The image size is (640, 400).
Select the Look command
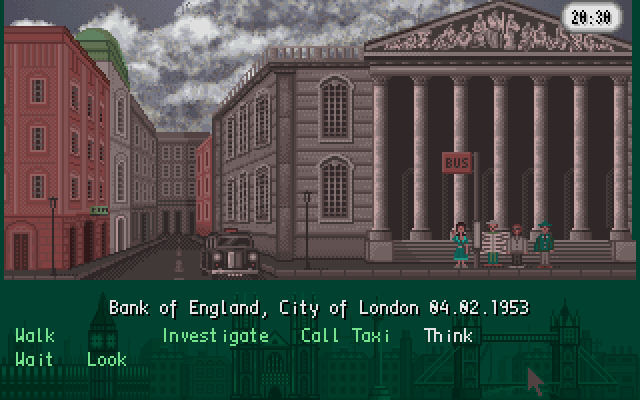coord(106,359)
